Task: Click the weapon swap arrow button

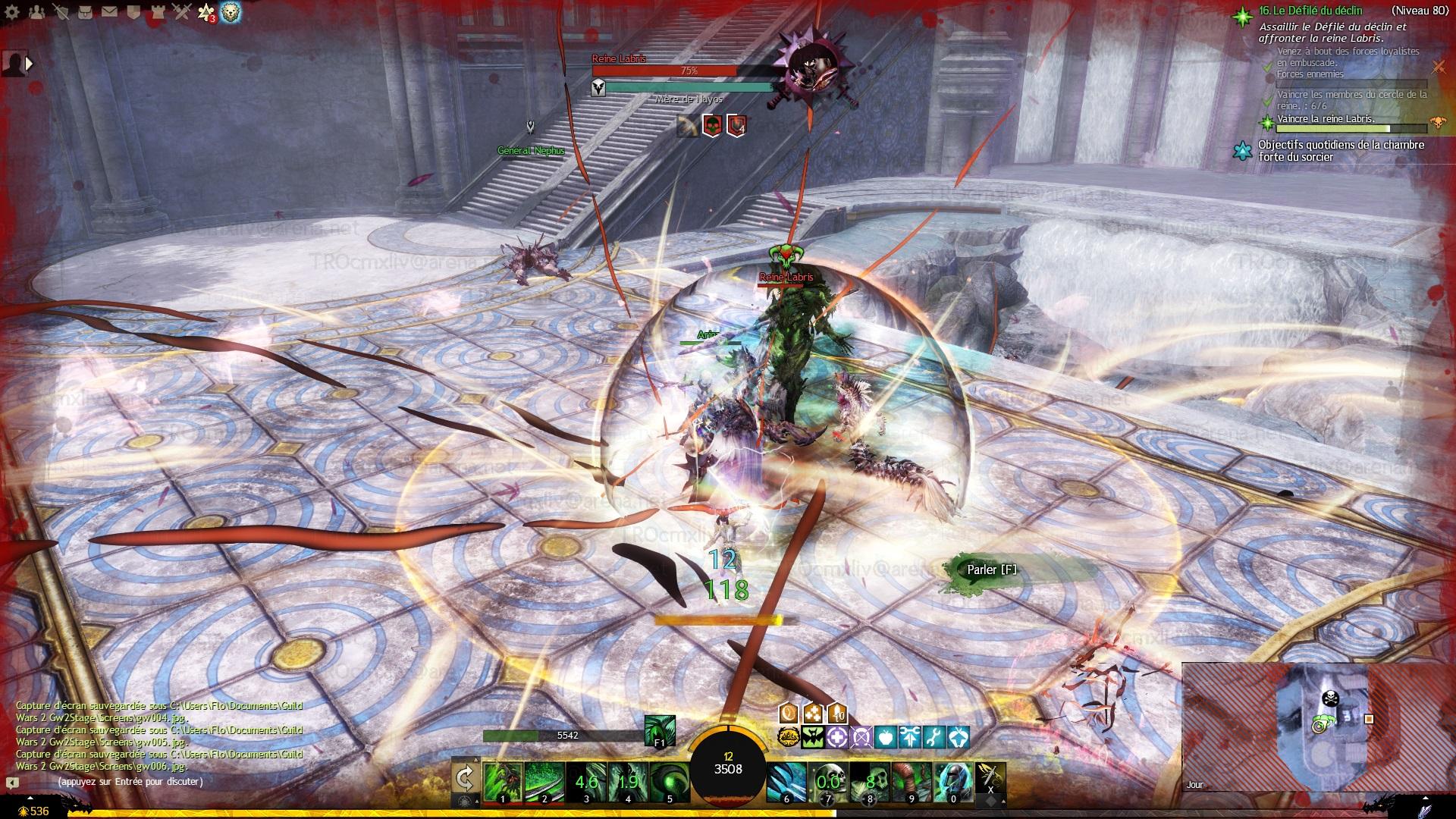Action: pyautogui.click(x=464, y=779)
